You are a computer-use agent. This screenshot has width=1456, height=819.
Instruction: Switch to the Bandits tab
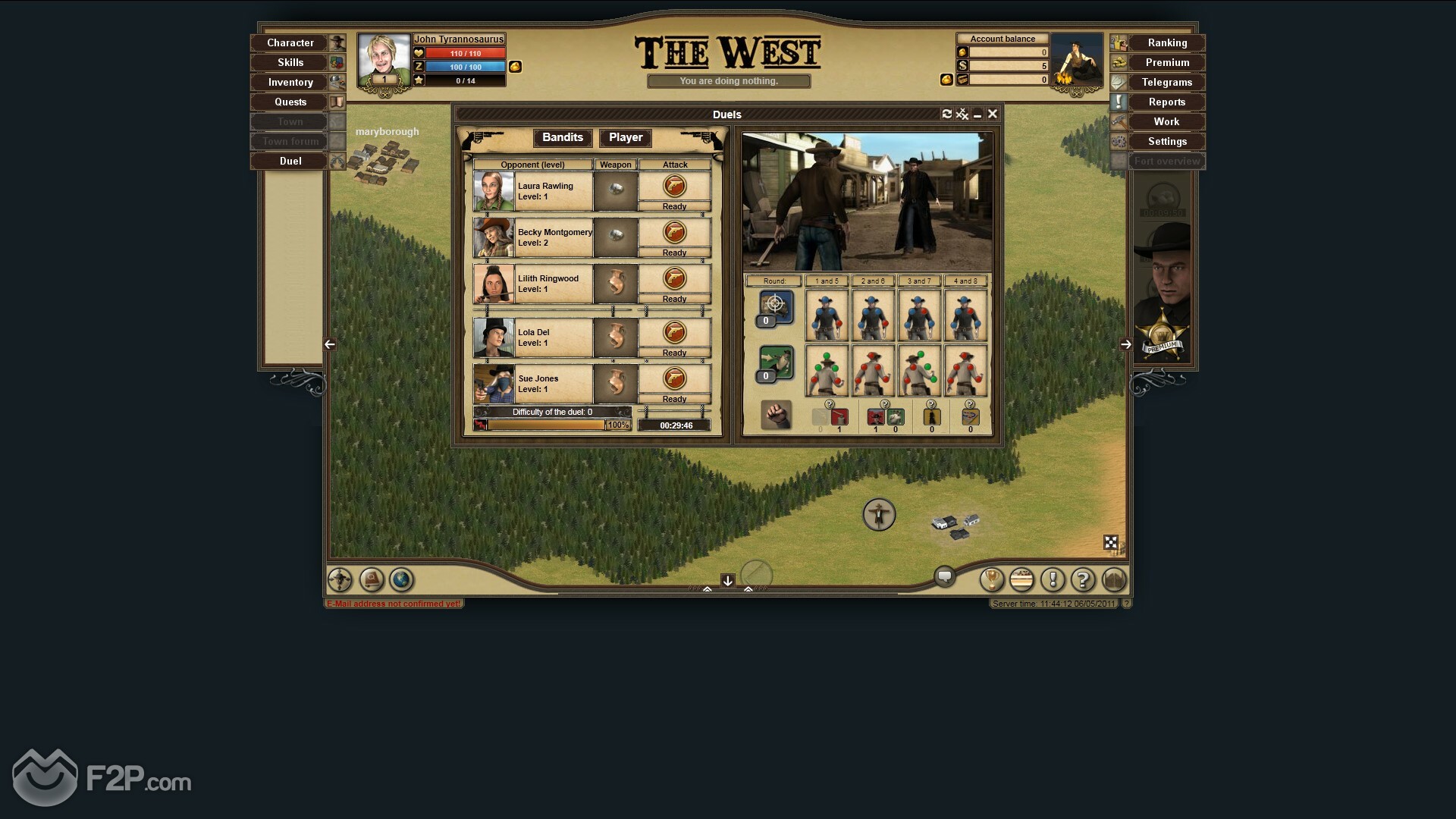[563, 137]
